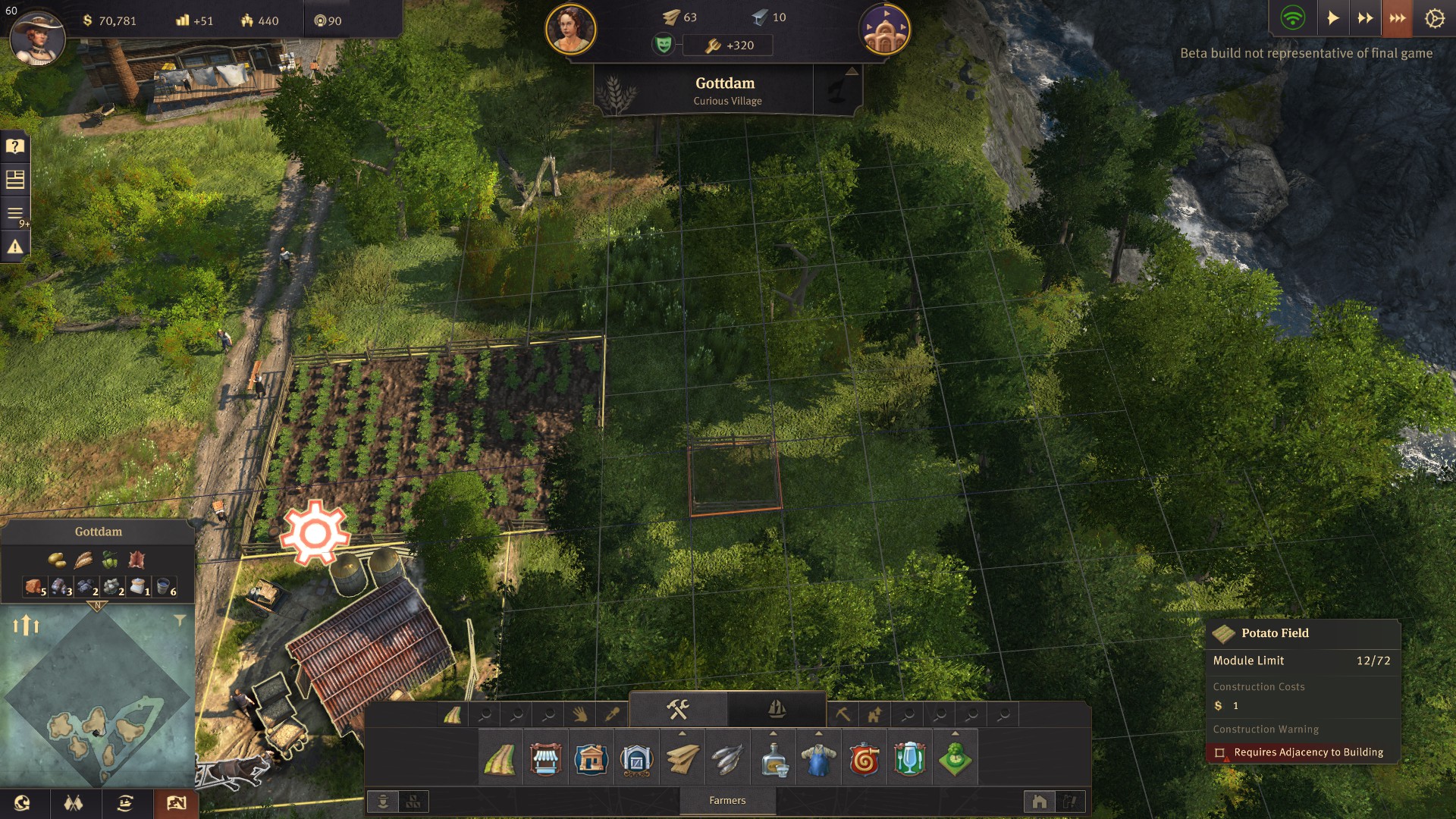Screen dimensions: 1456x819
Task: Switch to the ship construction tab
Action: [x=777, y=710]
